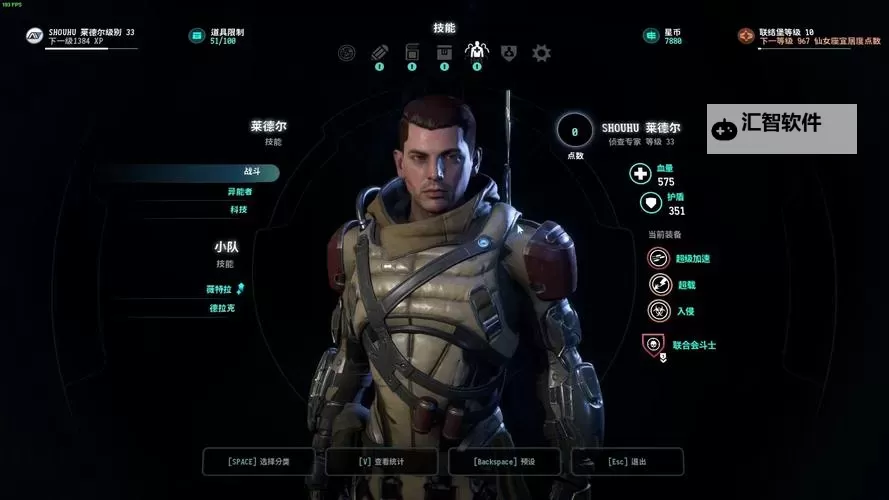
Task: Open the card-shaped tab beside the pencil
Action: point(412,52)
